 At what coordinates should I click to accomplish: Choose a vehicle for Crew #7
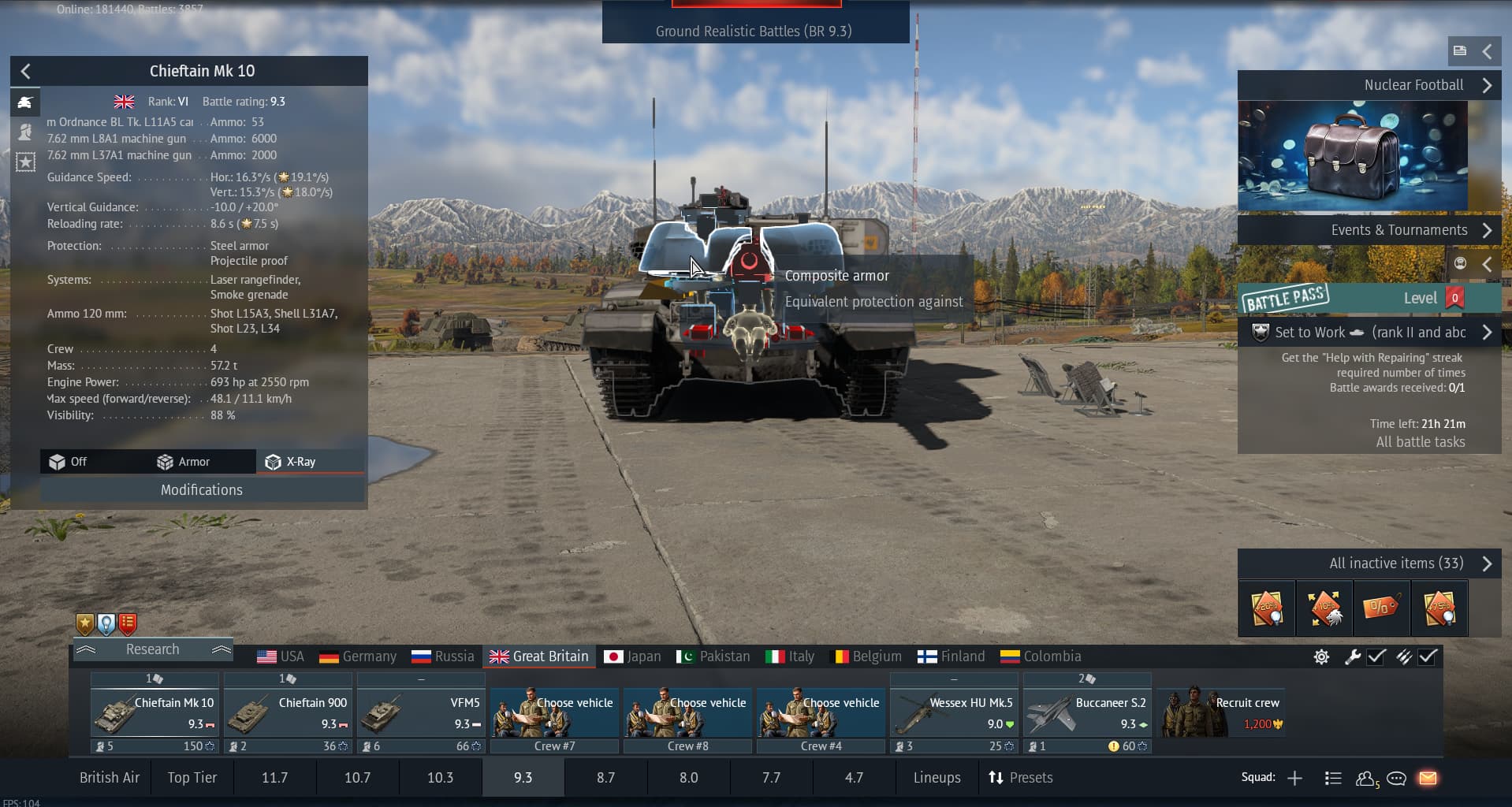[554, 713]
